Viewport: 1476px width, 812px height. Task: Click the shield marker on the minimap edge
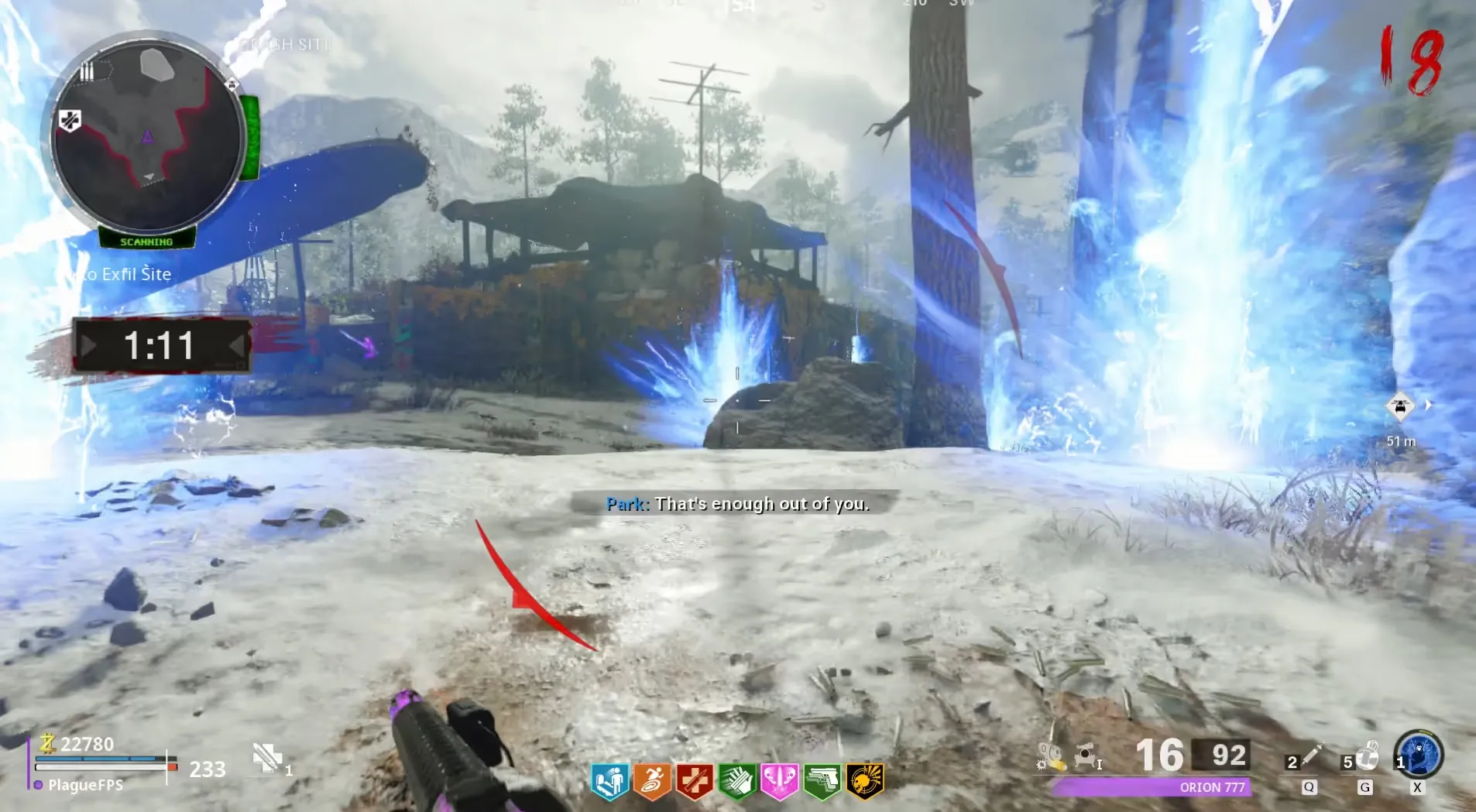point(70,121)
